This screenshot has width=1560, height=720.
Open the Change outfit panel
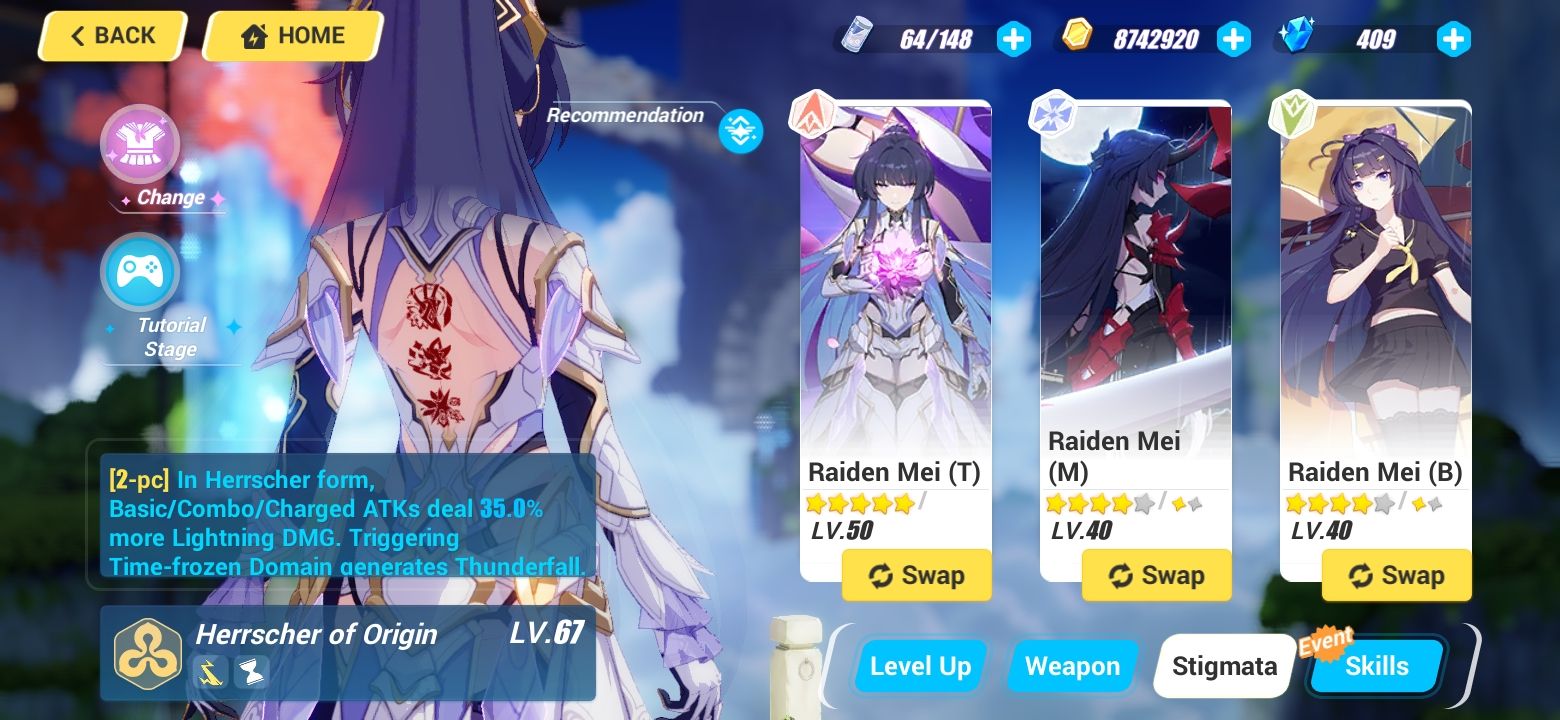[x=140, y=144]
